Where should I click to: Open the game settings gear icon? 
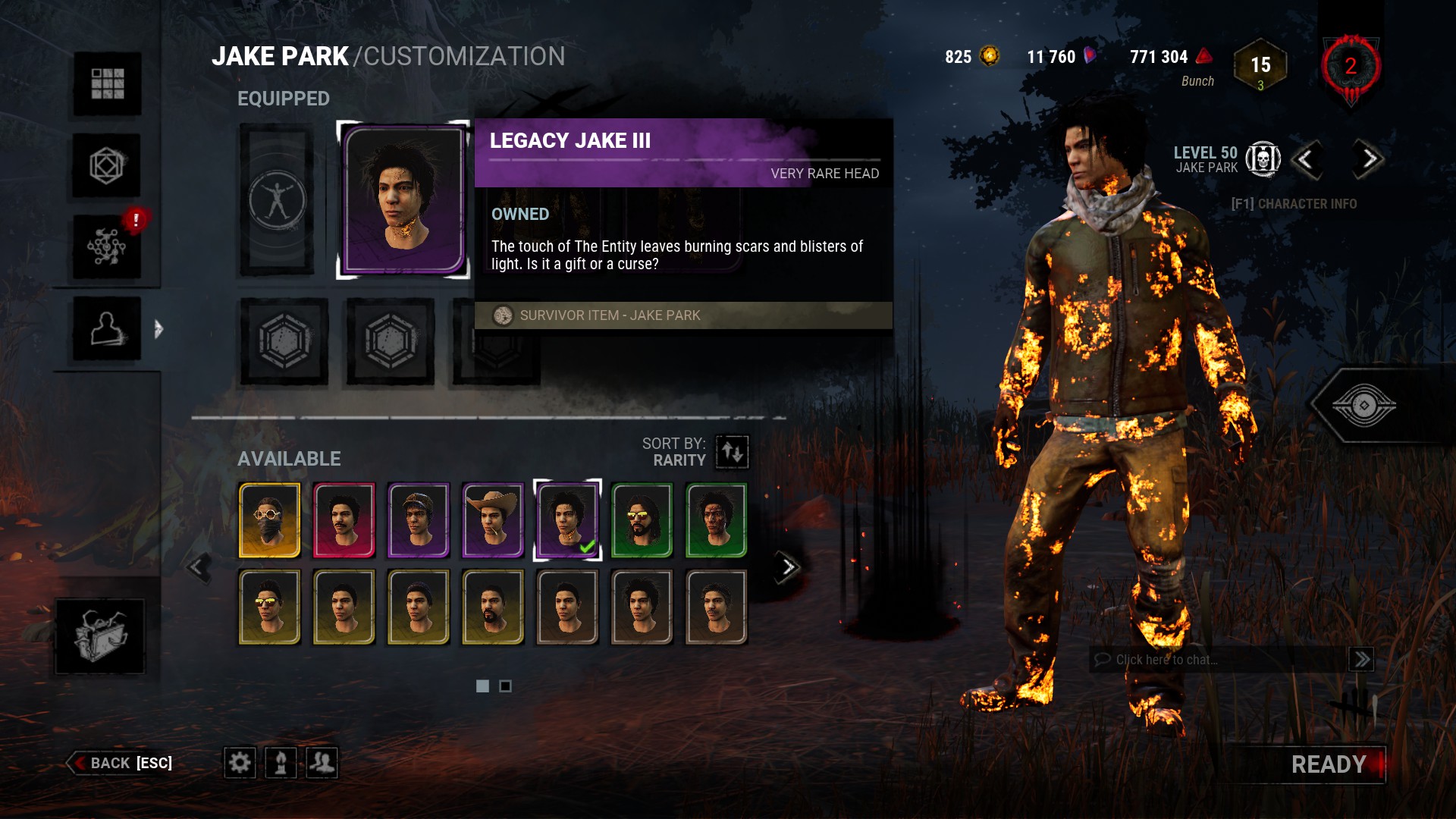(240, 764)
